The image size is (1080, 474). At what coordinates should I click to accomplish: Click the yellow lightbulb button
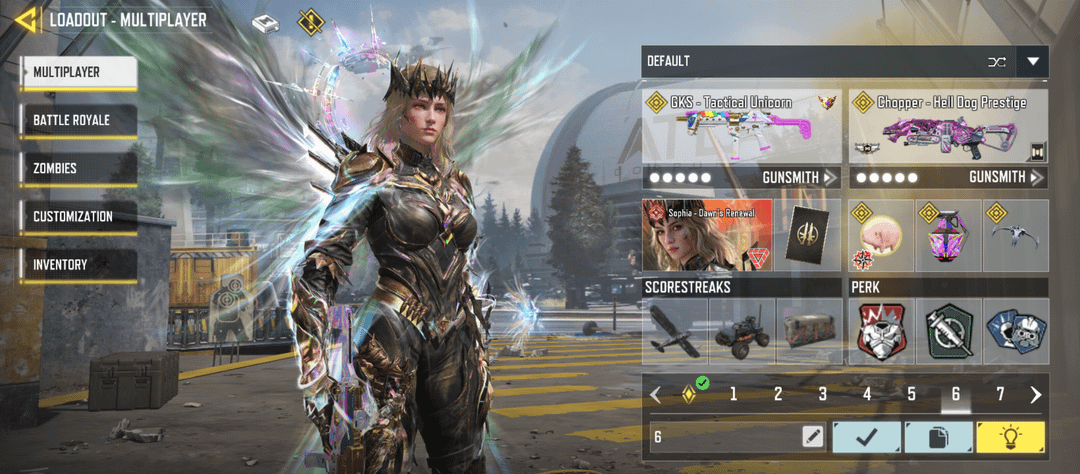(1011, 436)
